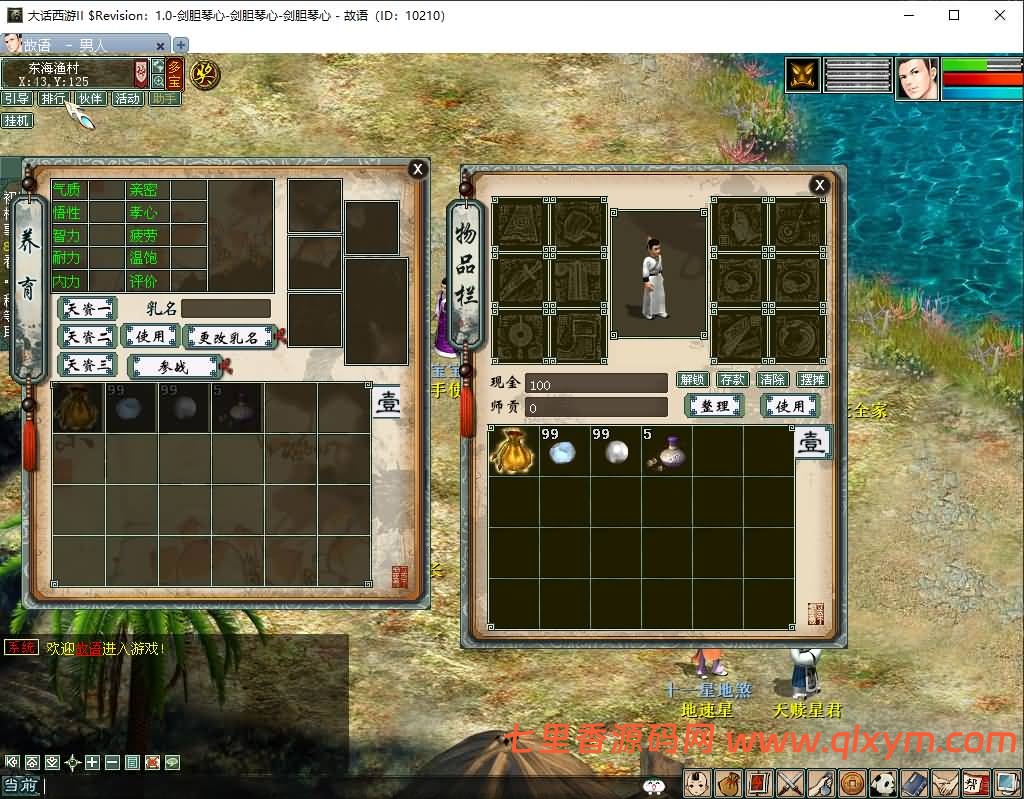The width and height of the screenshot is (1024, 799).
Task: Click the inventory 使用 use button
Action: coord(790,406)
